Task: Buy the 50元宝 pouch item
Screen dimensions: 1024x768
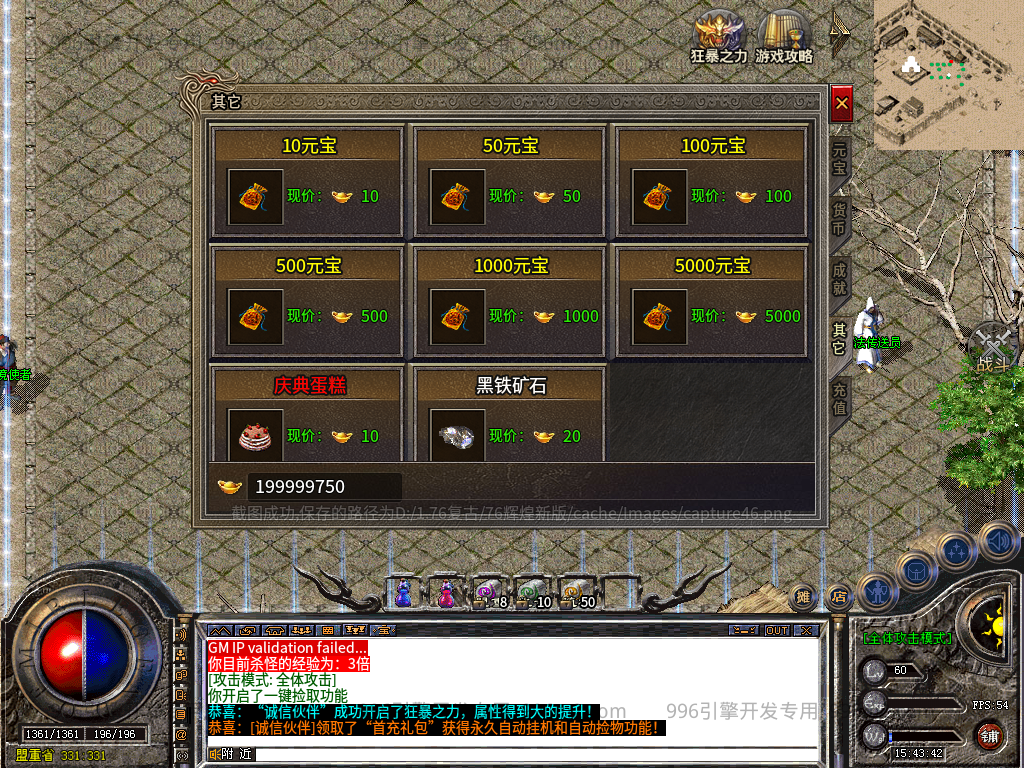Action: (x=458, y=196)
